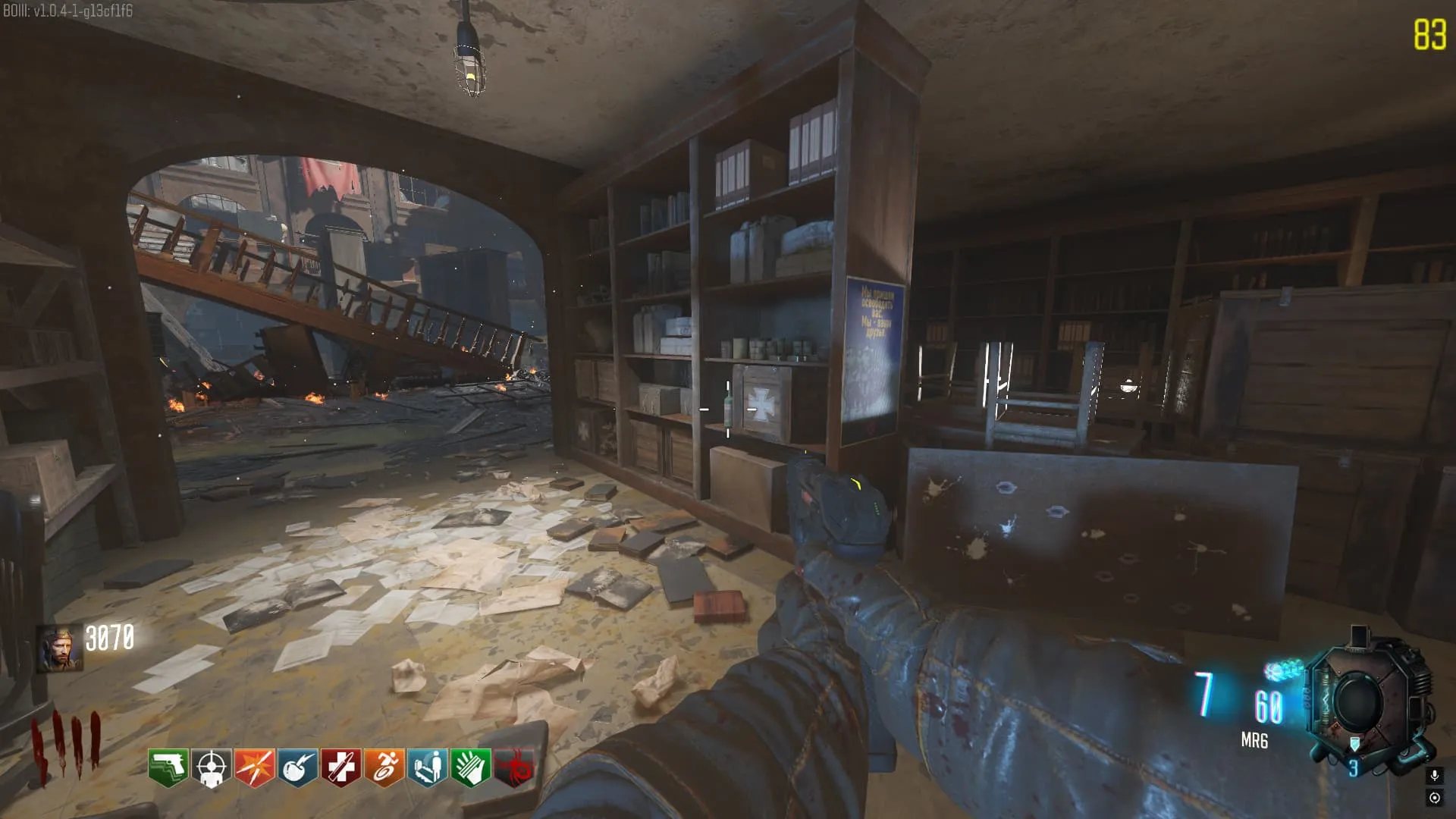1456x819 pixels.
Task: Click the glowing blue grenade indicator
Action: pyautogui.click(x=1284, y=670)
